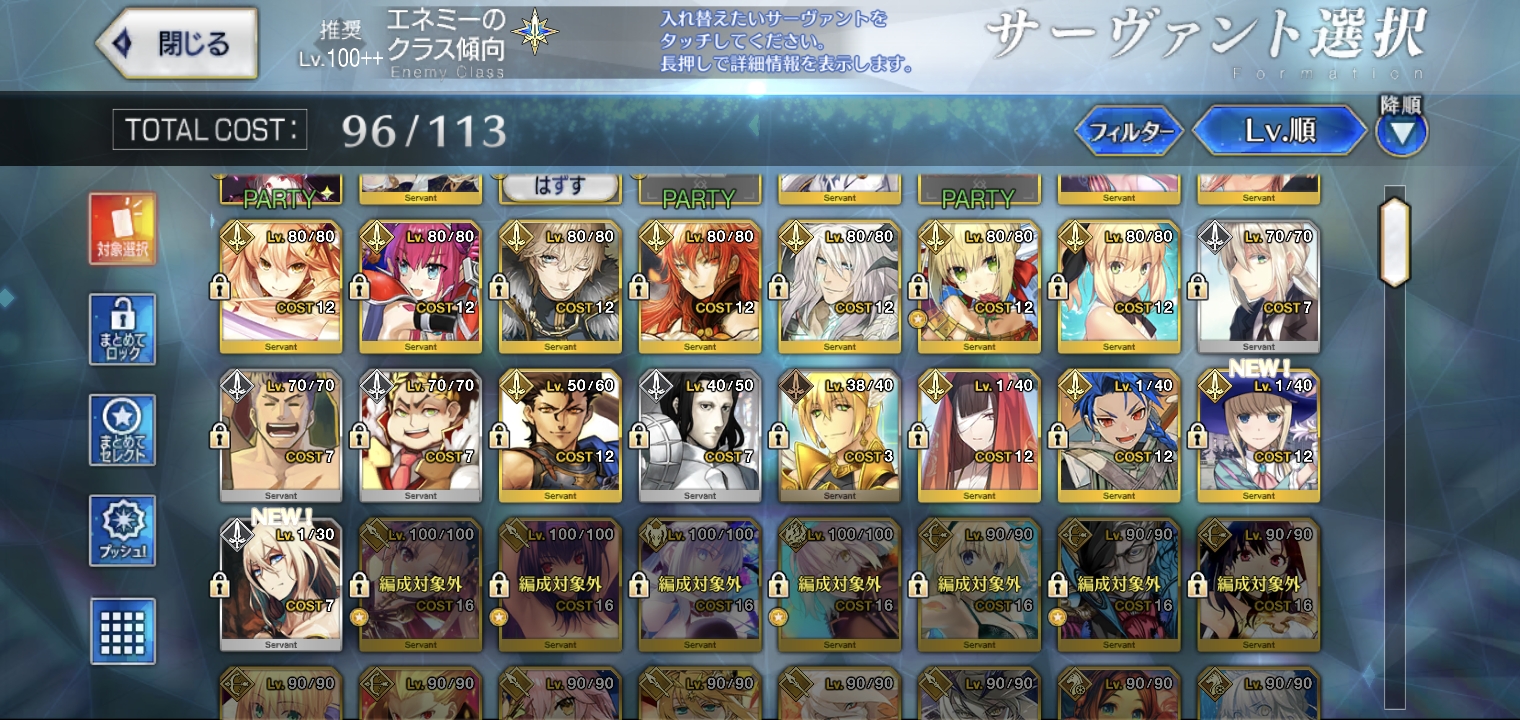
Task: Pick the pink-haired Lv. 80/80 servant
Action: click(420, 287)
